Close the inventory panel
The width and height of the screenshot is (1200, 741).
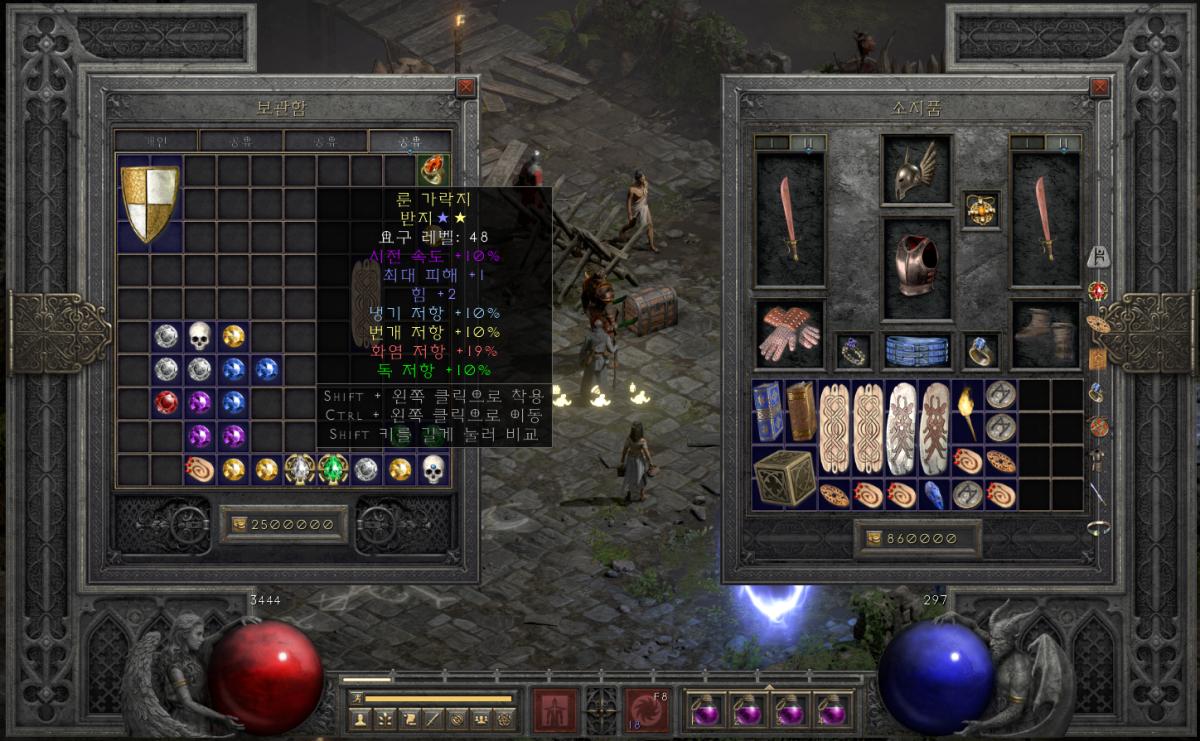pos(1100,88)
